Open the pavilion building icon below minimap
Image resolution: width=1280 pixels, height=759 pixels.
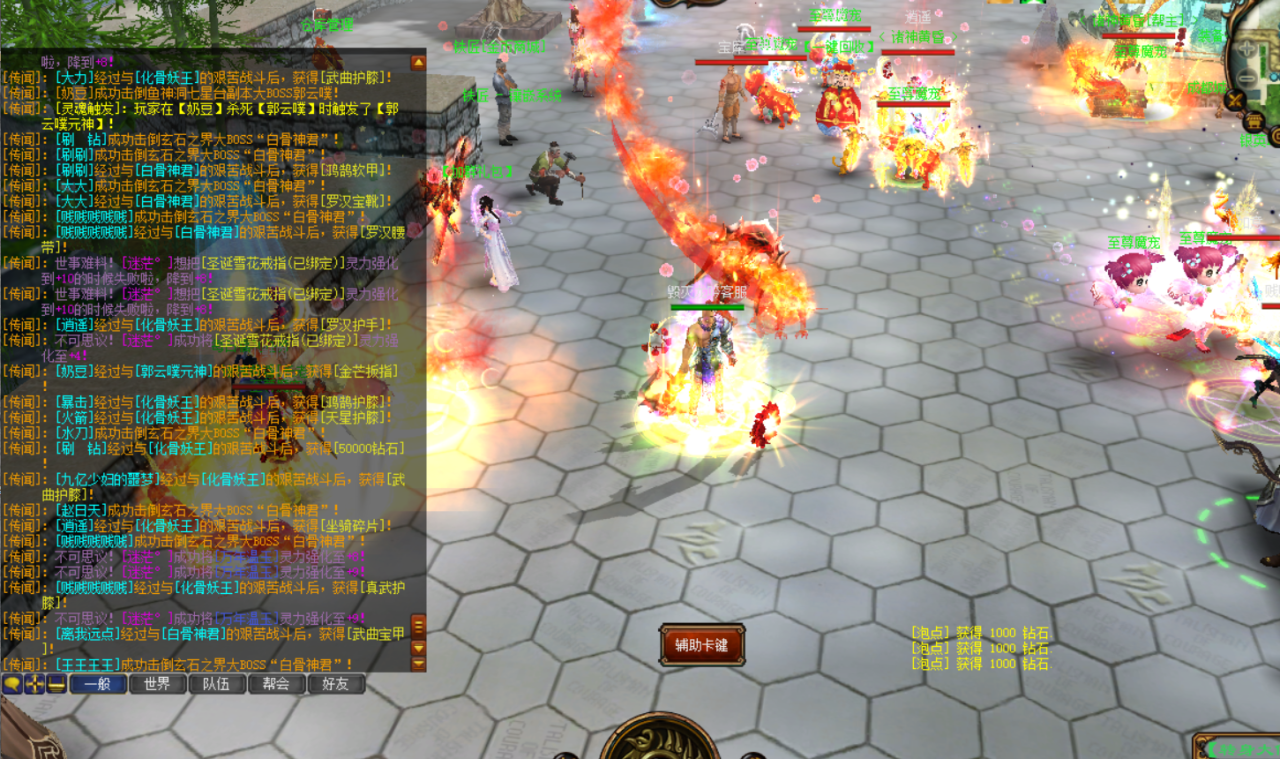click(1254, 121)
